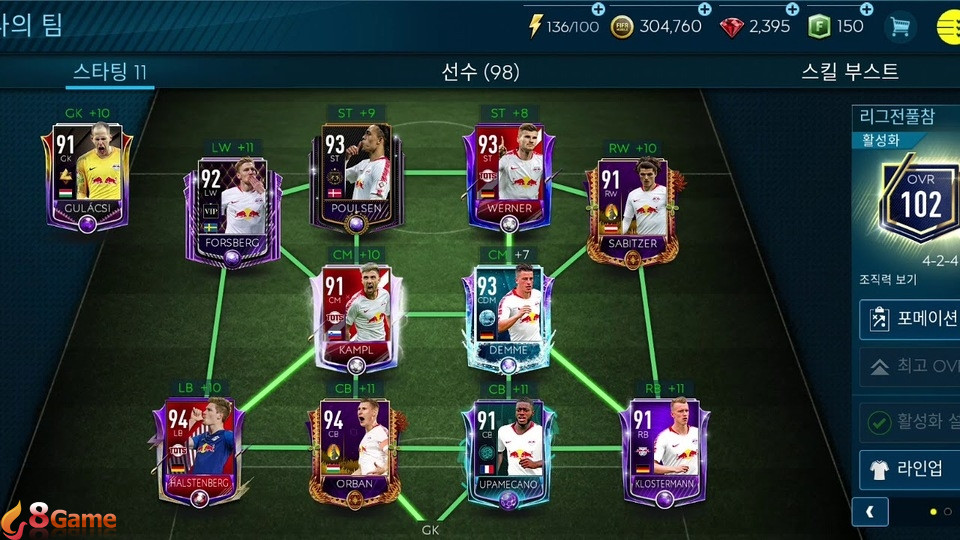Switch to the 스타팅 11 tab
Viewport: 960px width, 540px height.
[110, 72]
